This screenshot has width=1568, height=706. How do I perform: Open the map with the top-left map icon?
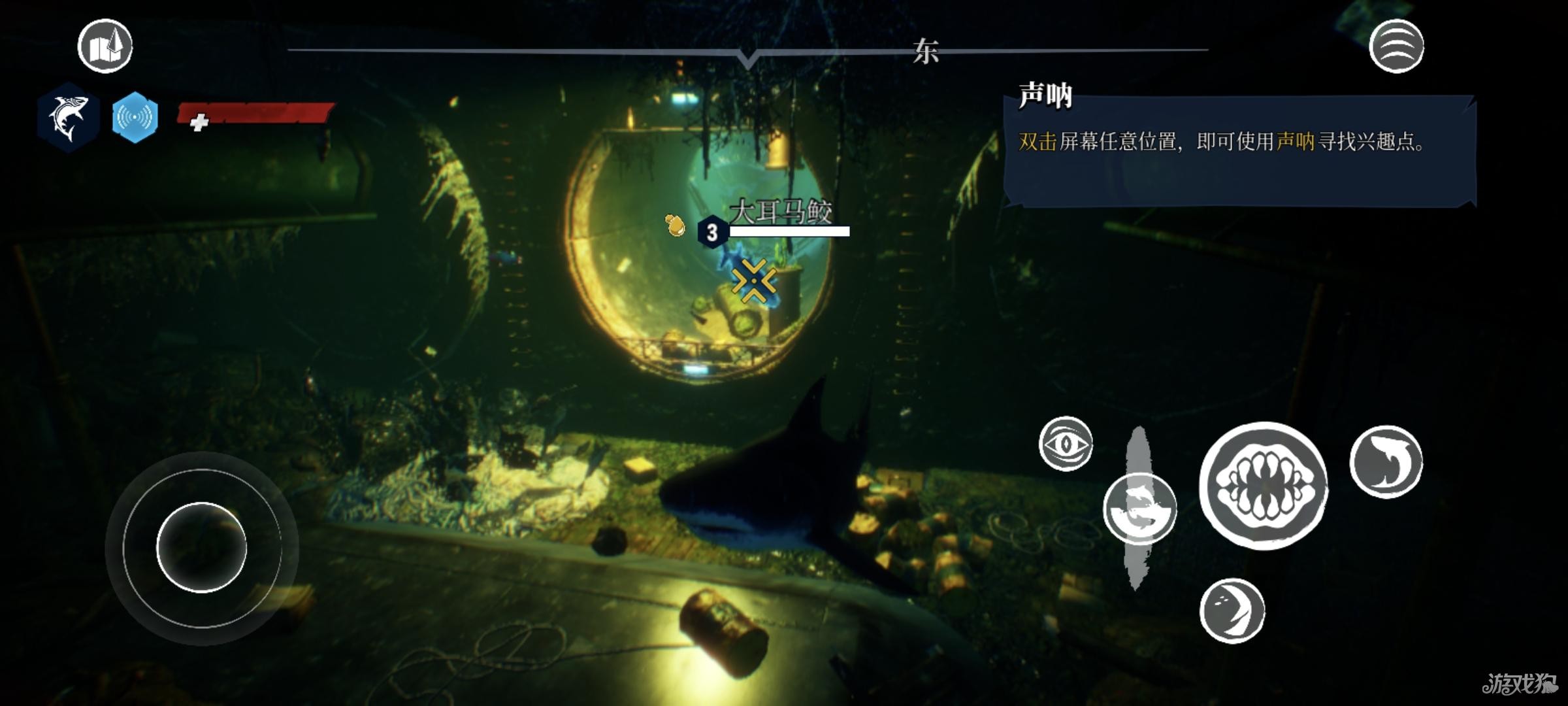(x=105, y=46)
